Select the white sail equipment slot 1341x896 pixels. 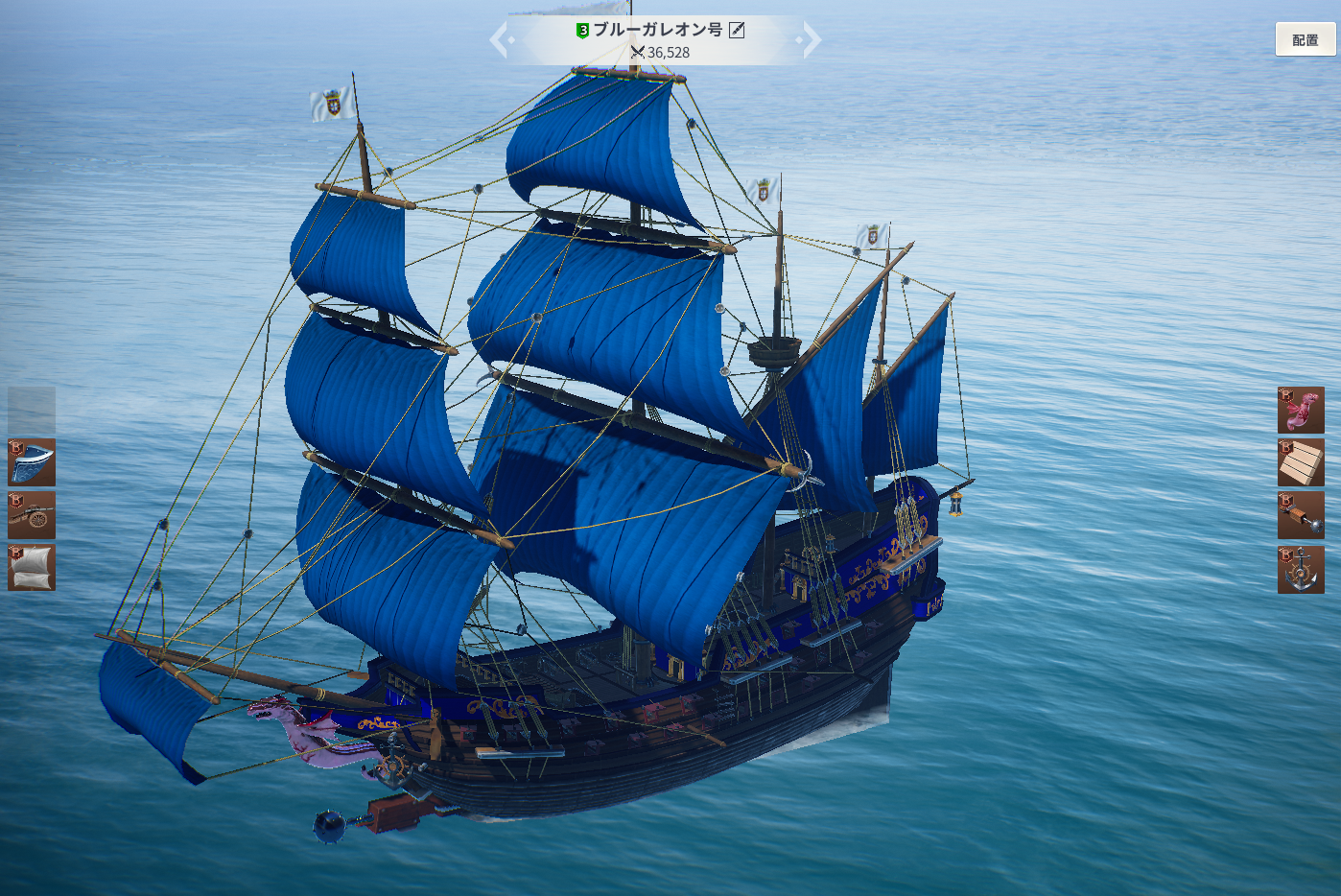32,568
